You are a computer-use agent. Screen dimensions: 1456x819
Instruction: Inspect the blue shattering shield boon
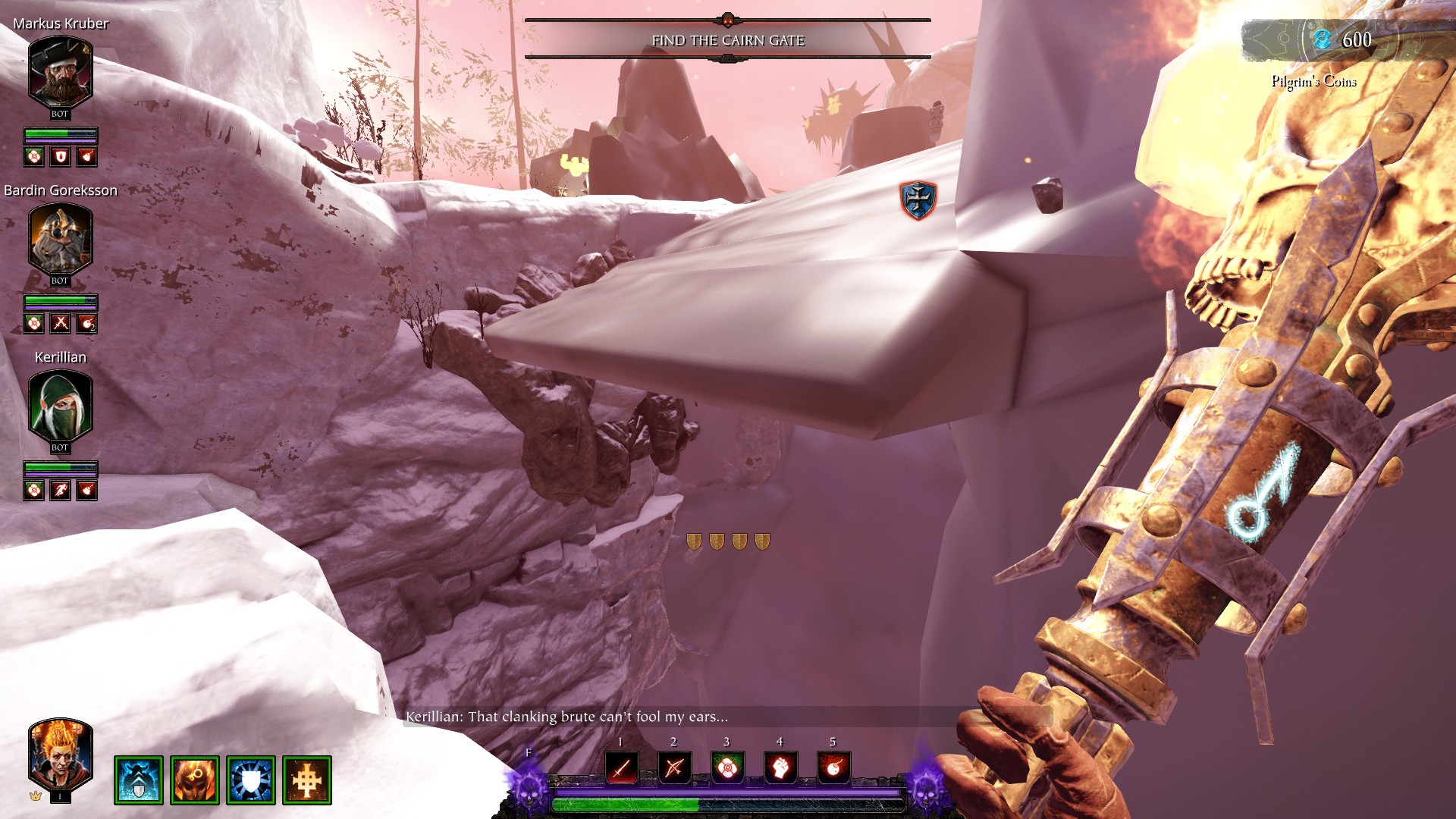[x=251, y=780]
